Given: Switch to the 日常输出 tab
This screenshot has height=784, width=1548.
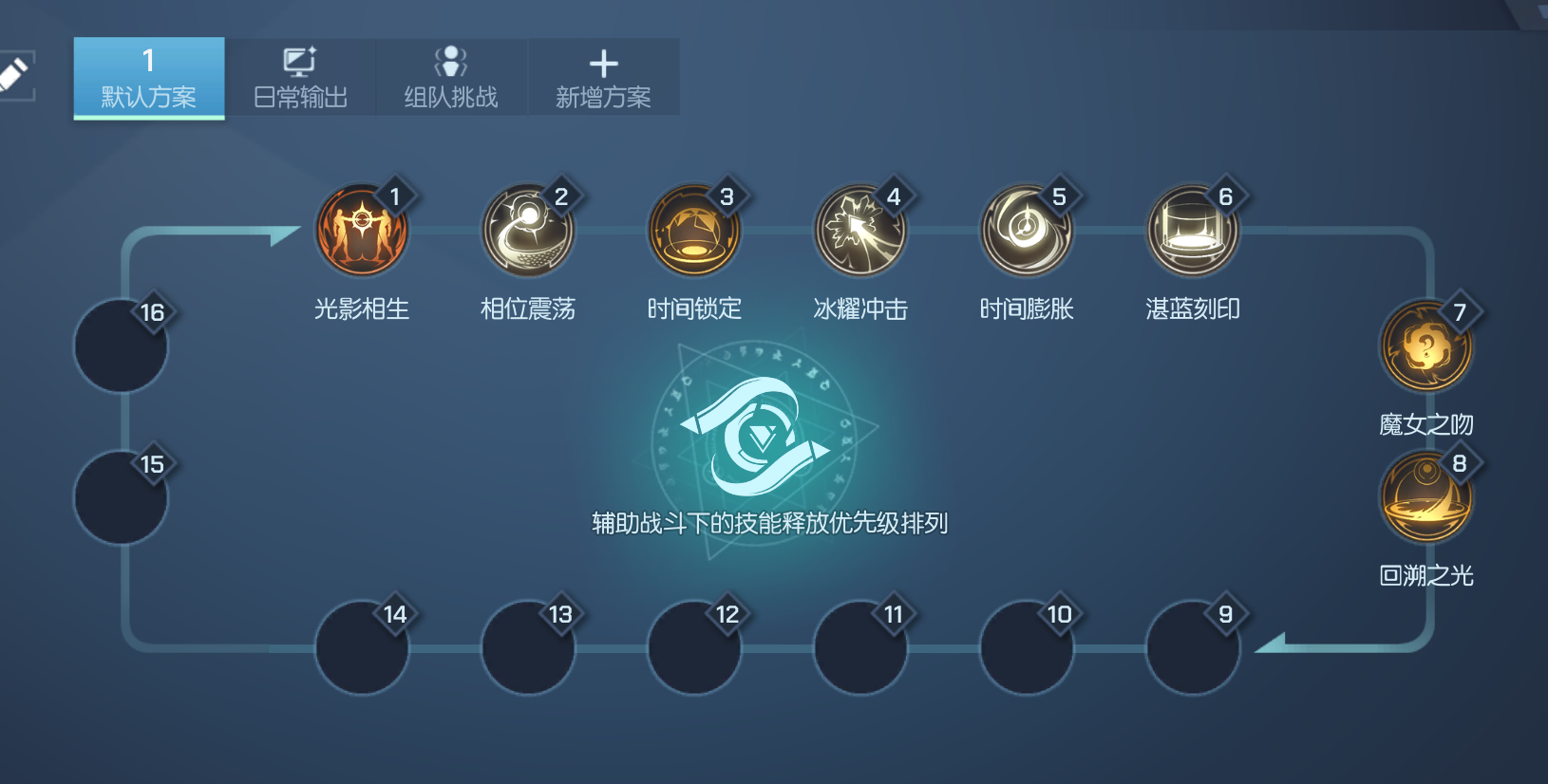Looking at the screenshot, I should 300,78.
